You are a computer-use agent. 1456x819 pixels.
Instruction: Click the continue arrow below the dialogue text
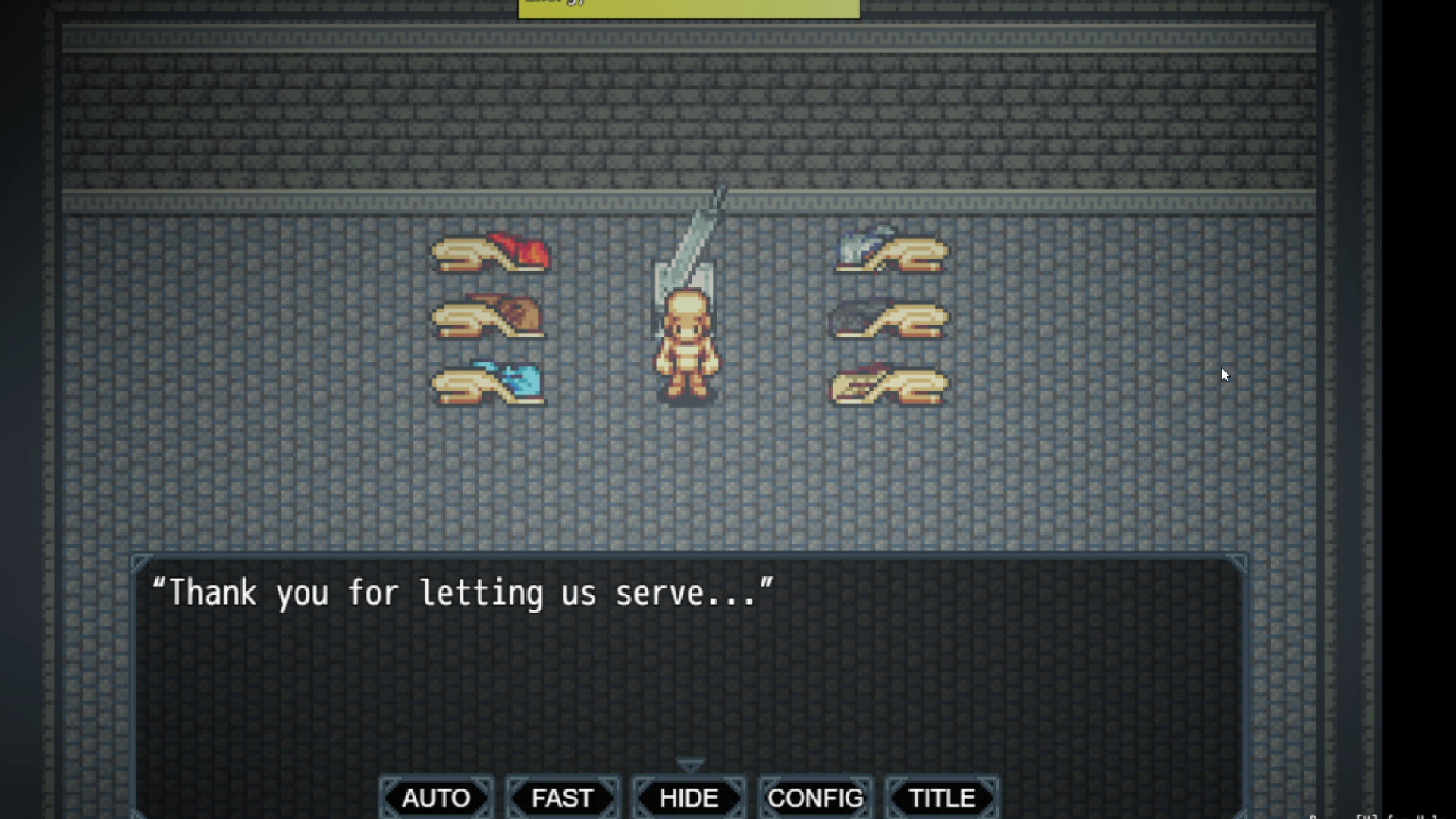689,761
